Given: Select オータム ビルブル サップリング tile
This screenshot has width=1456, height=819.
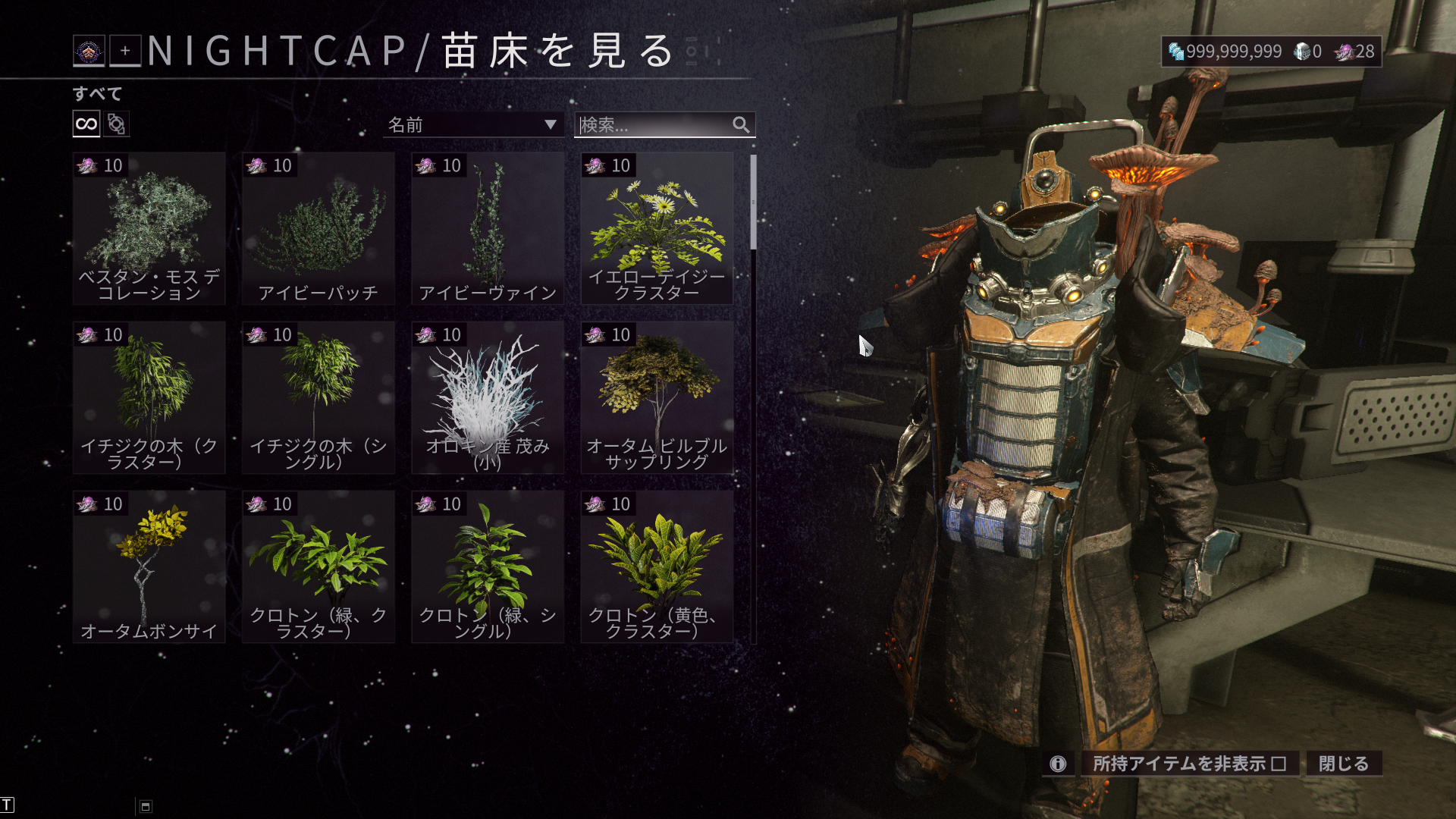Looking at the screenshot, I should tap(657, 397).
